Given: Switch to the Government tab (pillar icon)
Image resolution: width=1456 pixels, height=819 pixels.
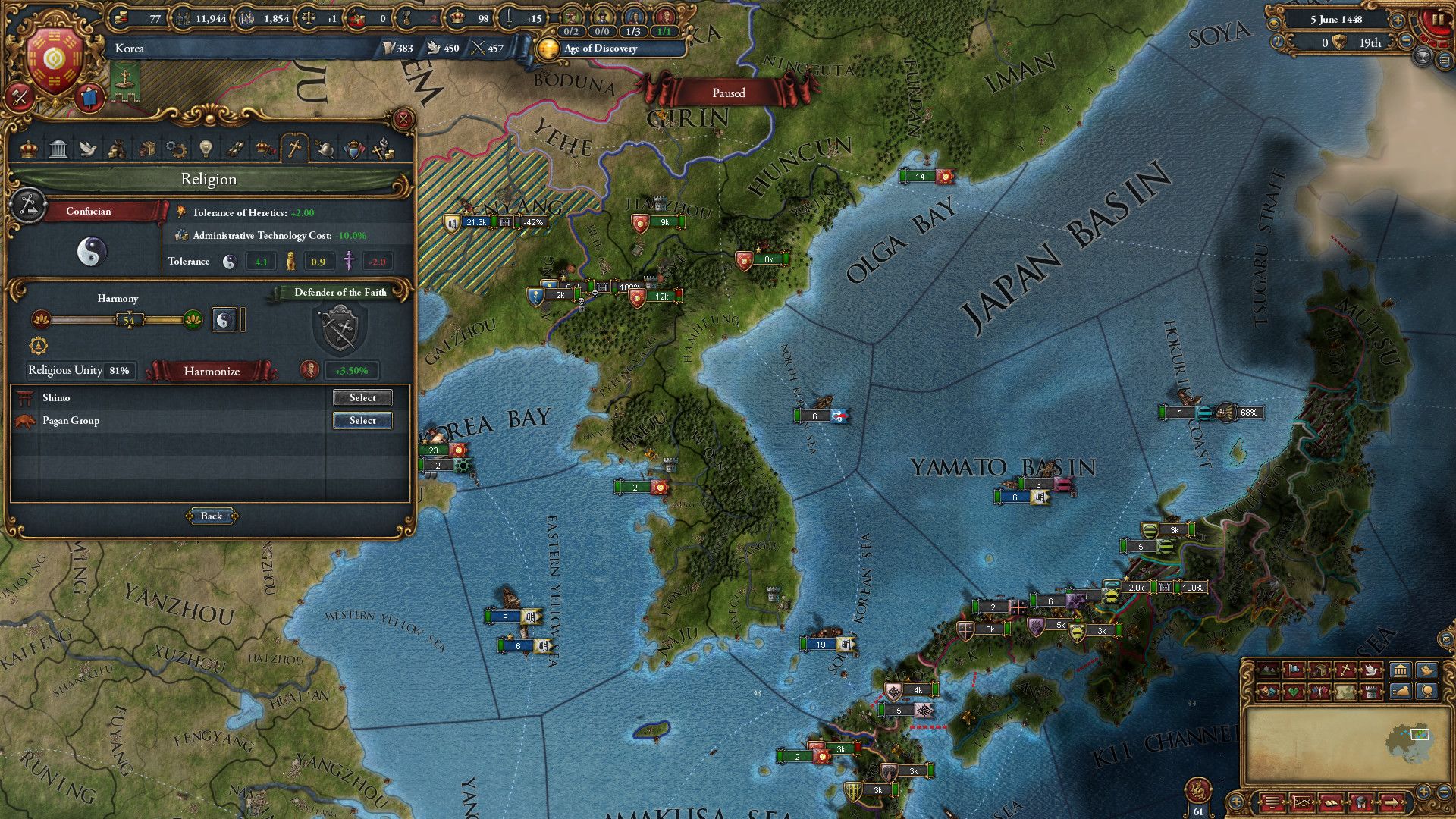Looking at the screenshot, I should [57, 148].
